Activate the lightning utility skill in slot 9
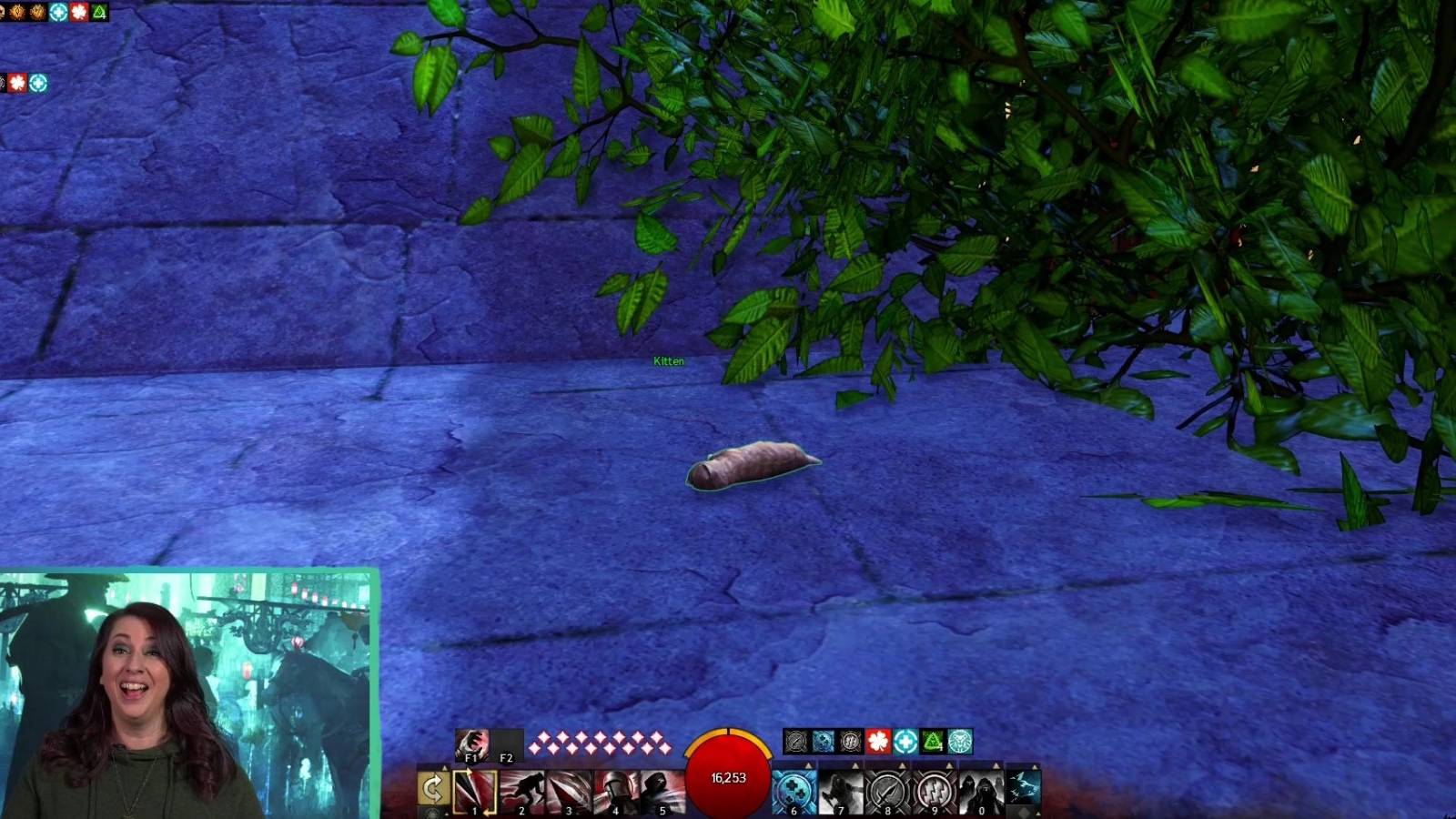 coord(934,787)
